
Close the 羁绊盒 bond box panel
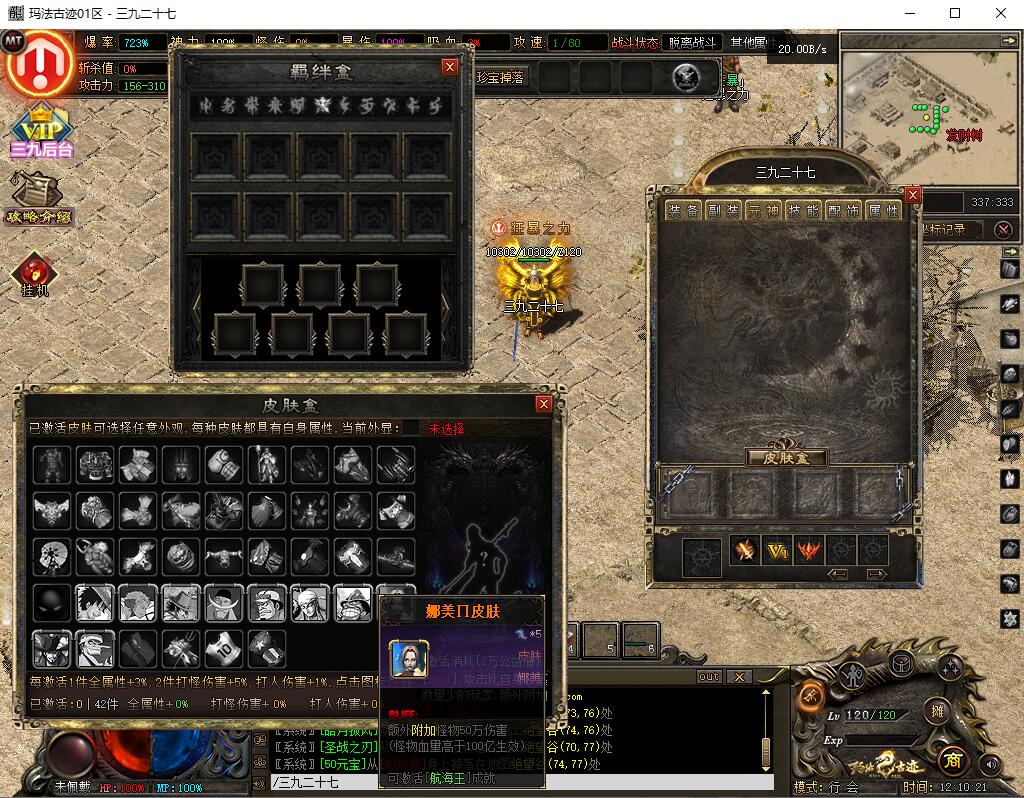click(x=450, y=67)
